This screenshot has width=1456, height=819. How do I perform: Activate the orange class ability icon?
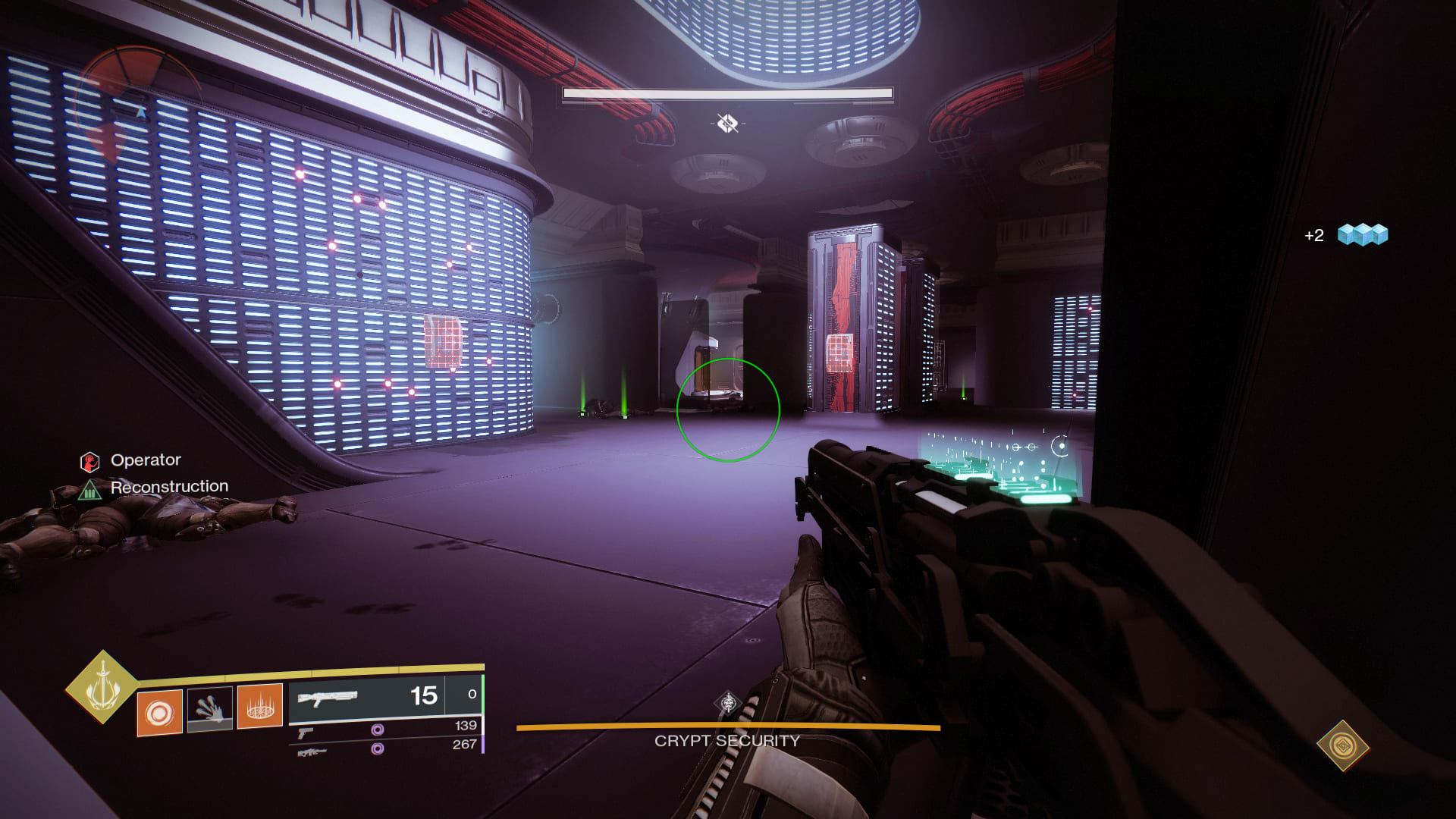[x=260, y=706]
